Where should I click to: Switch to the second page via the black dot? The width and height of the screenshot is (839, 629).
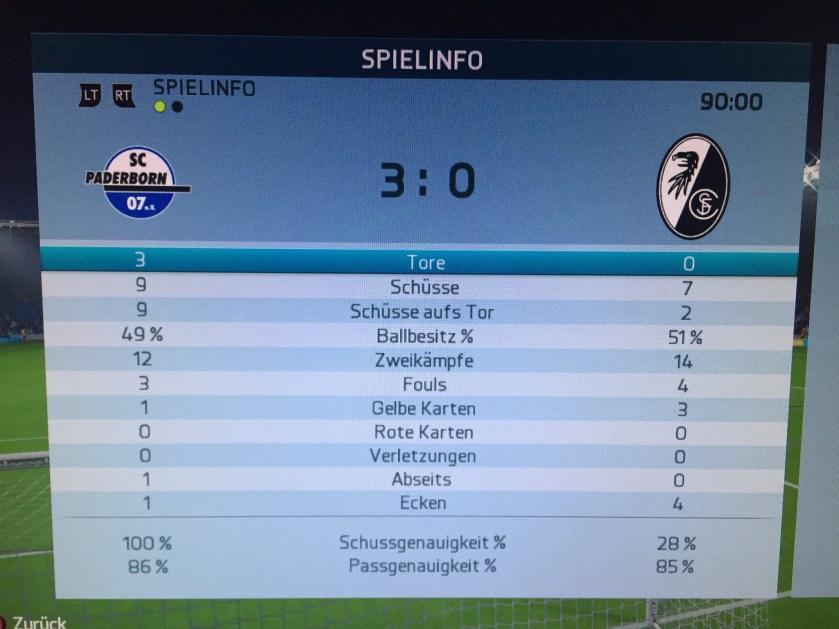[x=177, y=107]
